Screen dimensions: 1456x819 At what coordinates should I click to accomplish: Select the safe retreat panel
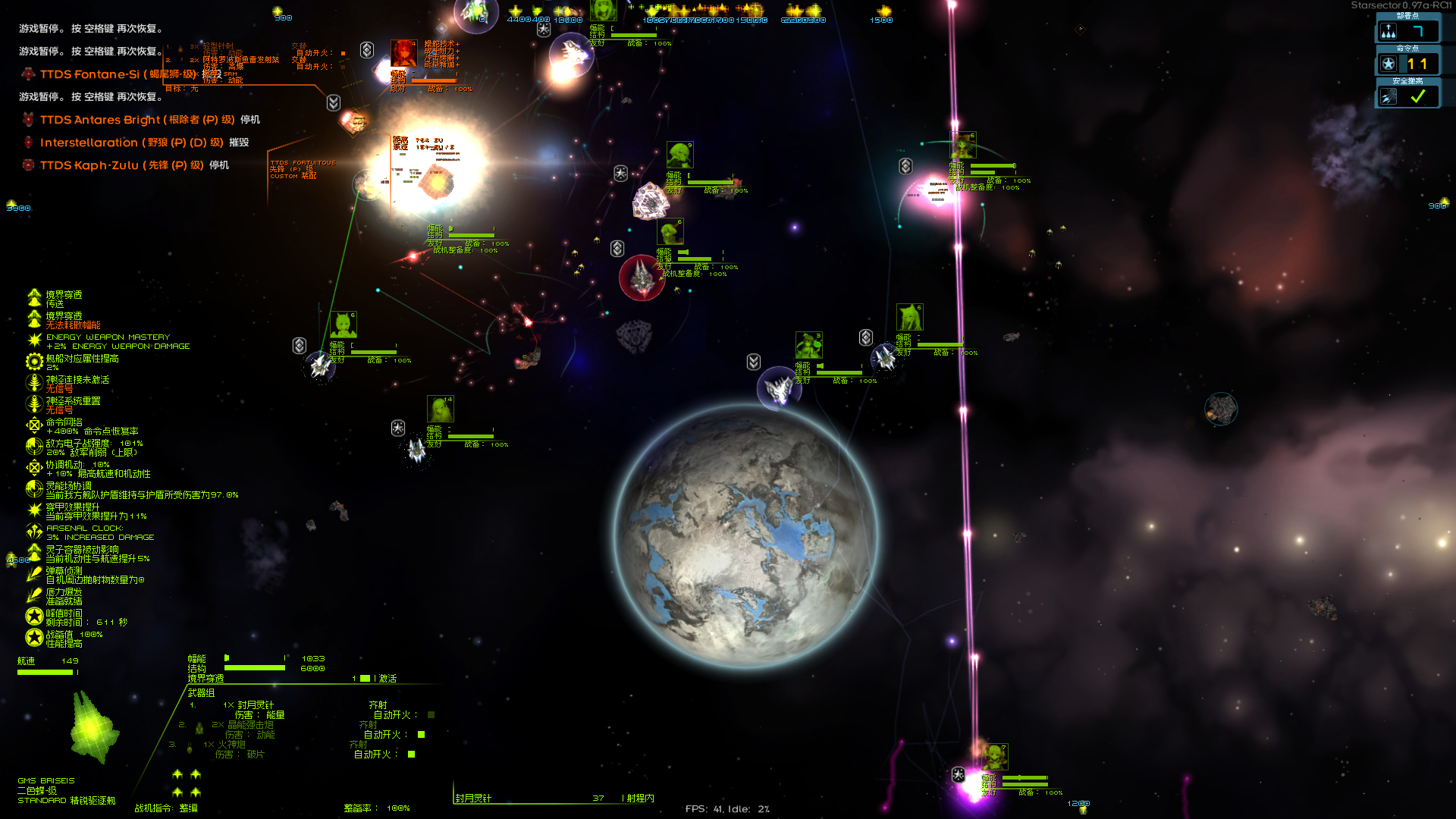(x=1407, y=96)
